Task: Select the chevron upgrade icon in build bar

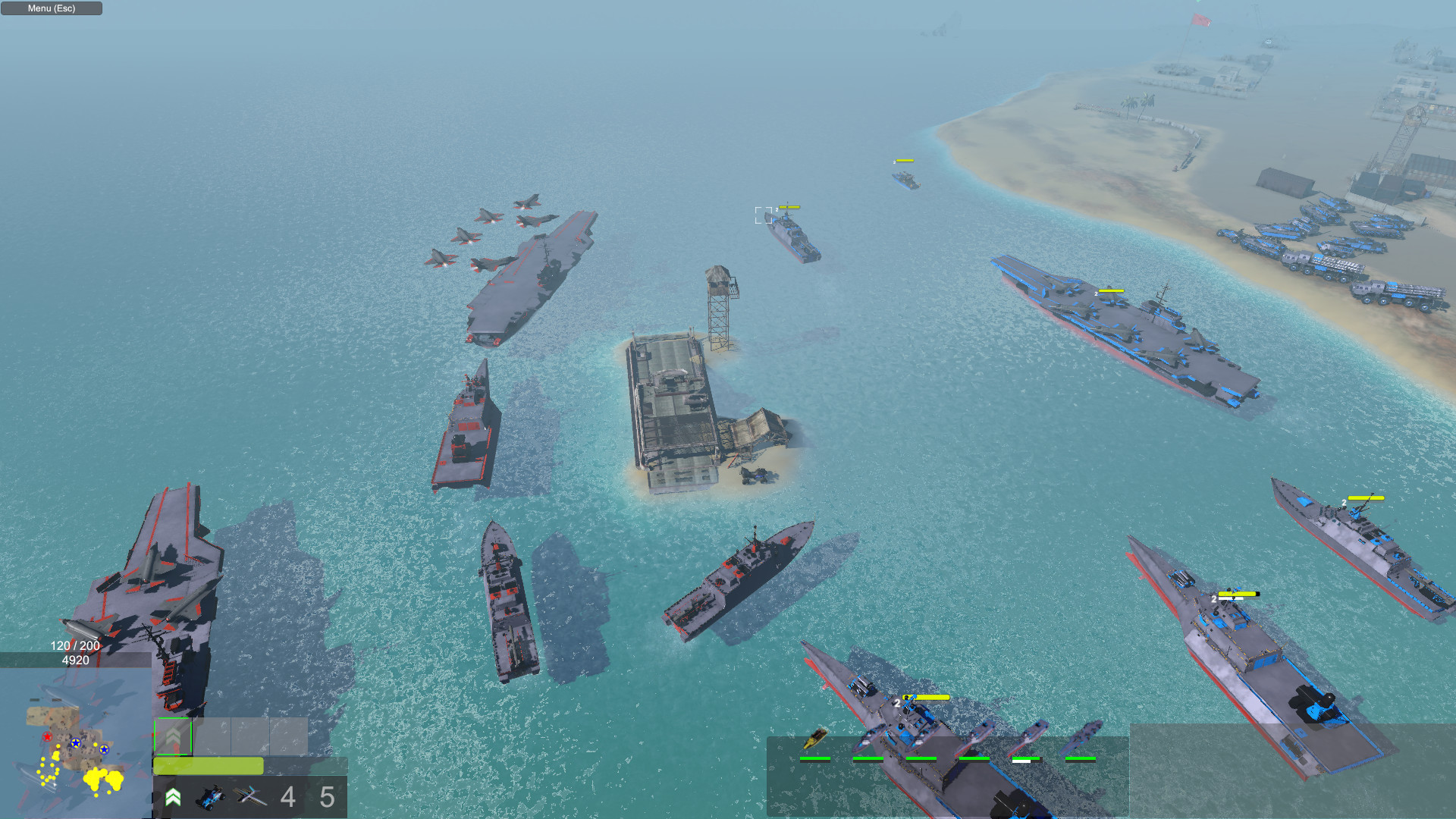Action: click(173, 796)
